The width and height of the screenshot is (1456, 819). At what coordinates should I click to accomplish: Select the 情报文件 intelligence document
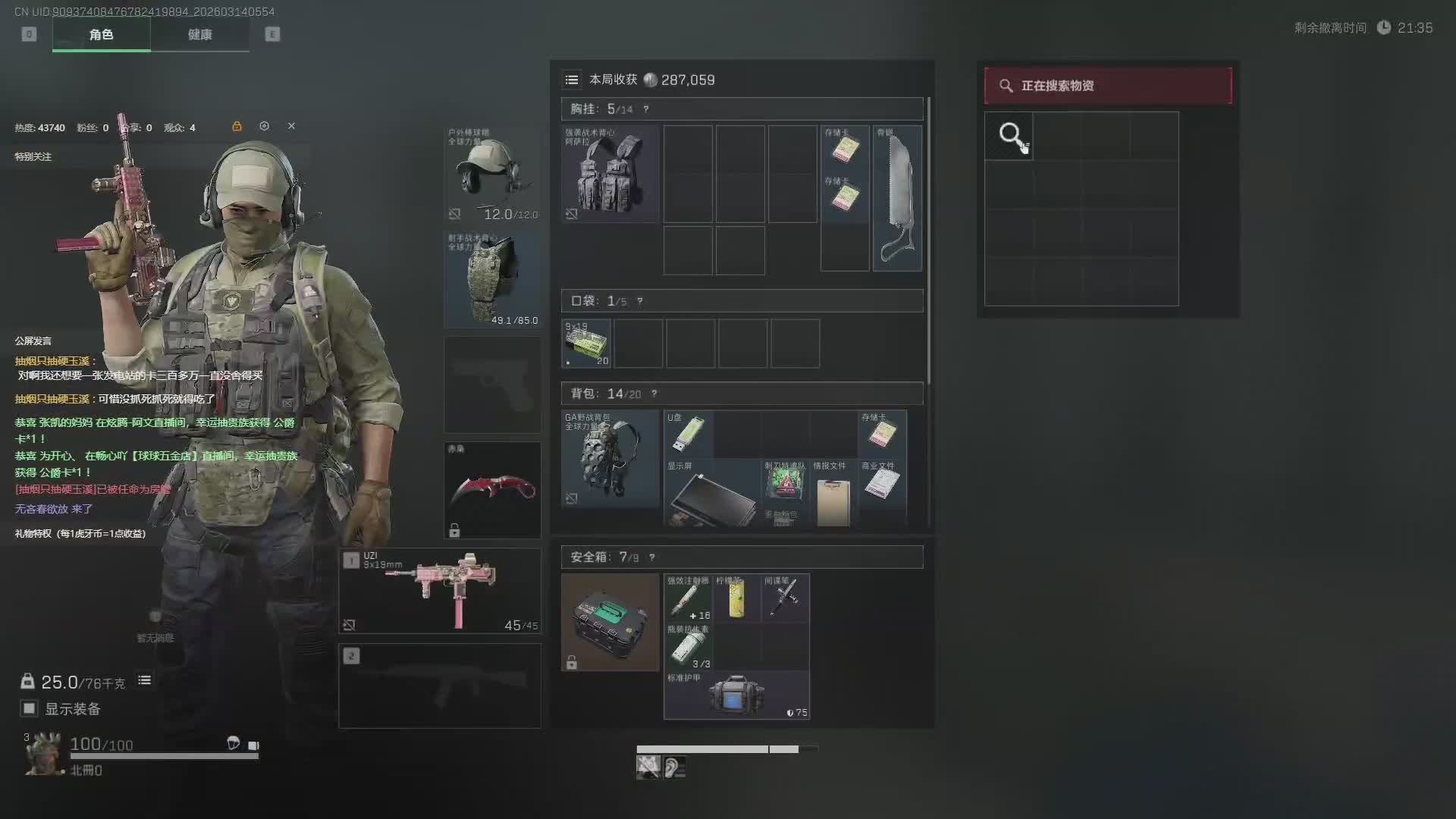[833, 494]
